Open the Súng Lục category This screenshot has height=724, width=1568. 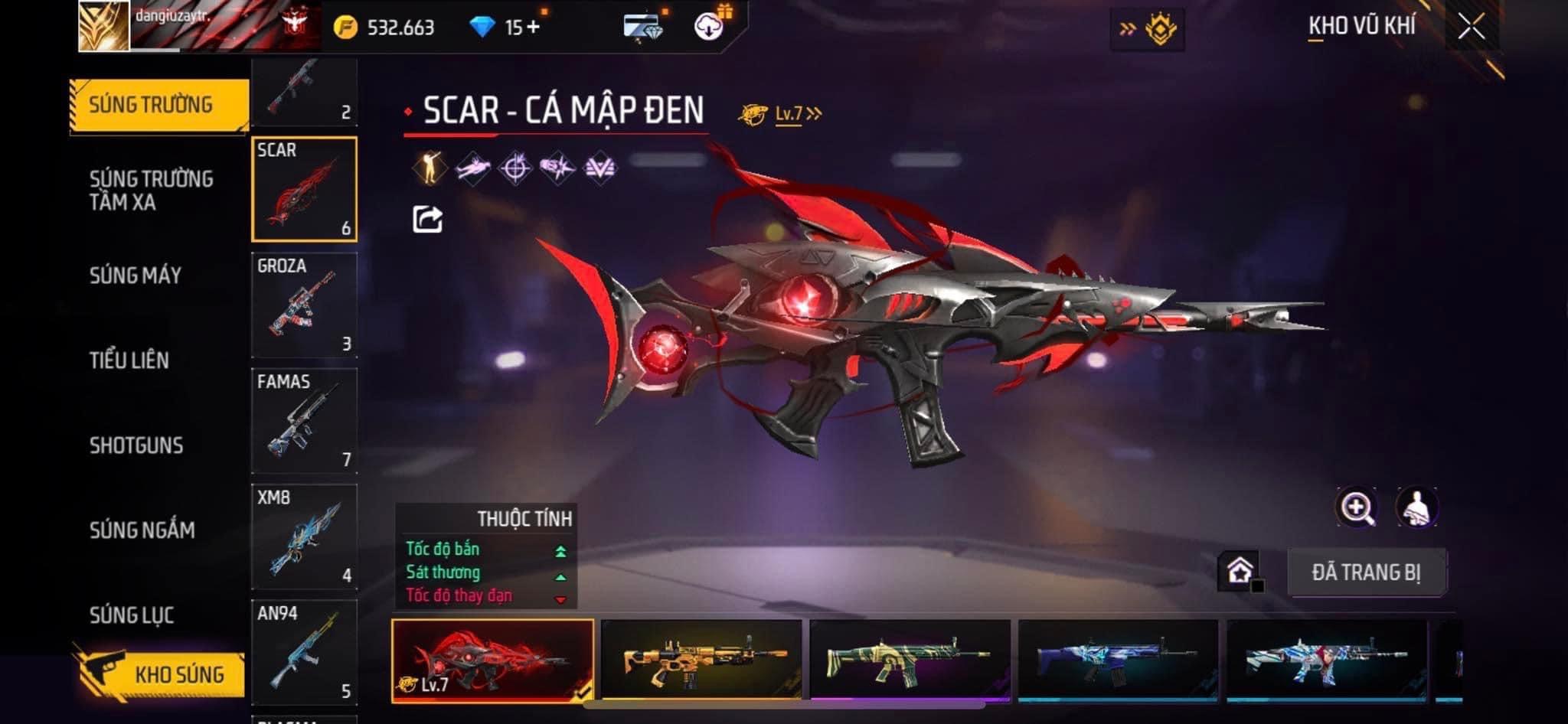(x=132, y=615)
